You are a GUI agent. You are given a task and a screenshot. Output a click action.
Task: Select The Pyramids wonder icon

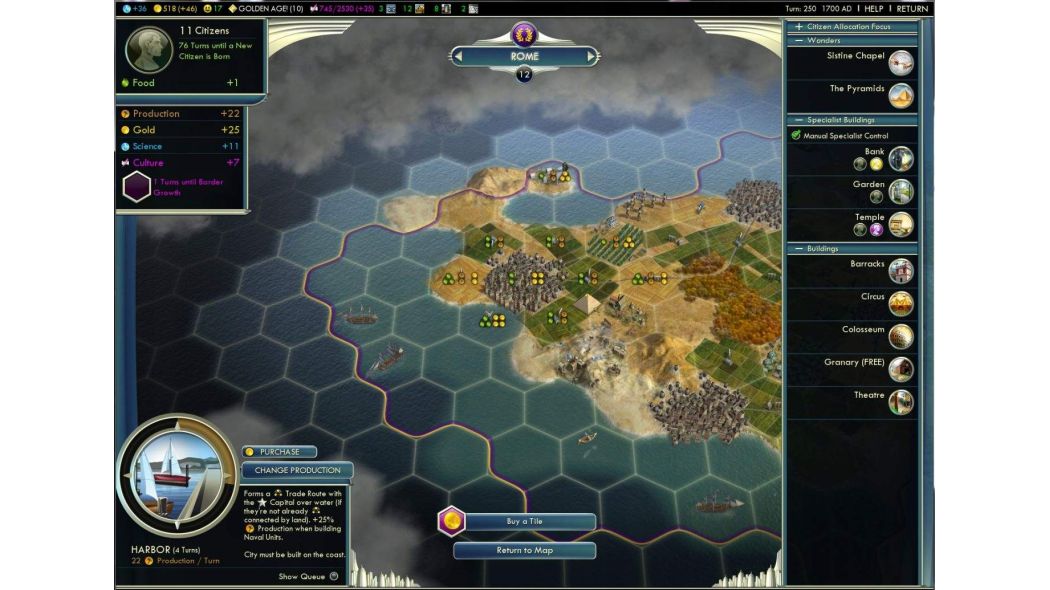point(901,96)
